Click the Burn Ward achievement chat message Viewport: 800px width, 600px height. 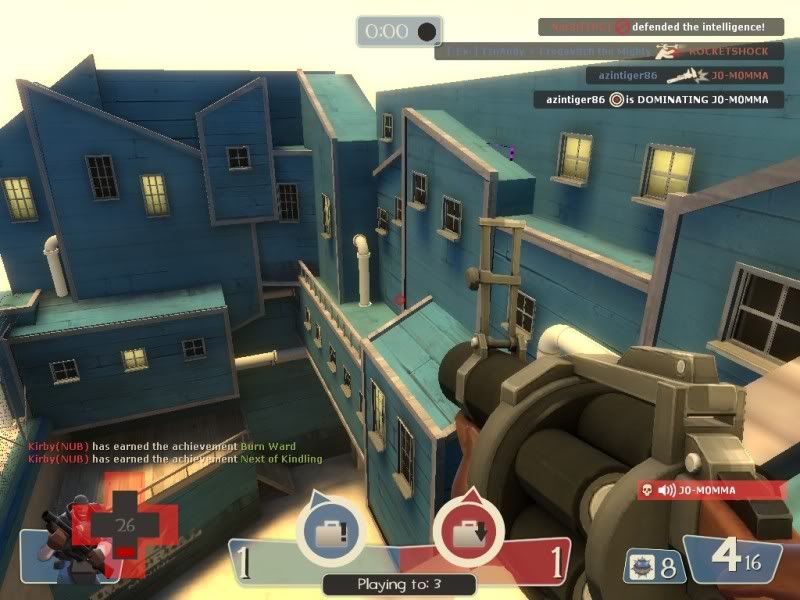click(x=163, y=446)
